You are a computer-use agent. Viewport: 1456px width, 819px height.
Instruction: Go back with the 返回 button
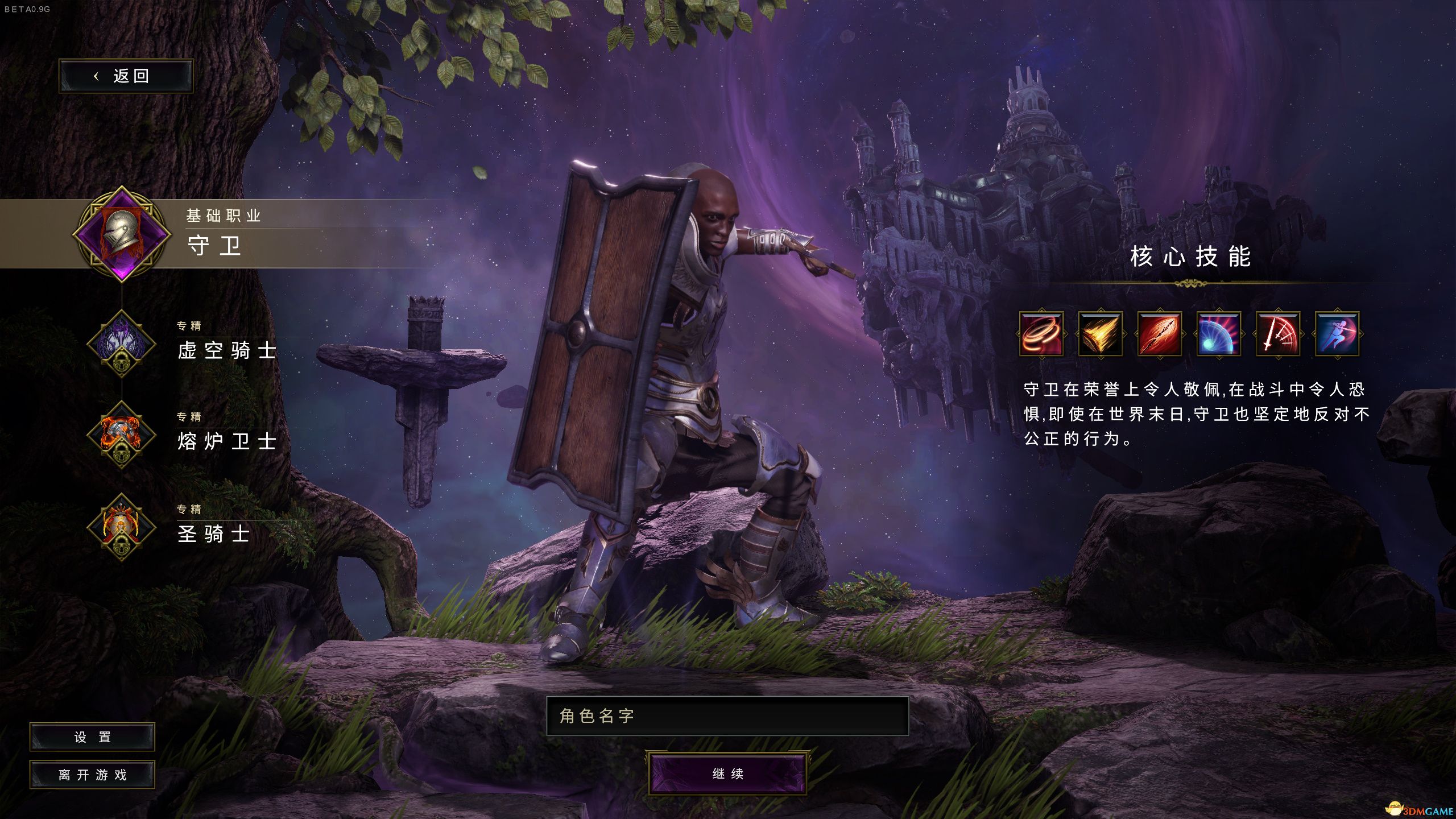[x=126, y=76]
